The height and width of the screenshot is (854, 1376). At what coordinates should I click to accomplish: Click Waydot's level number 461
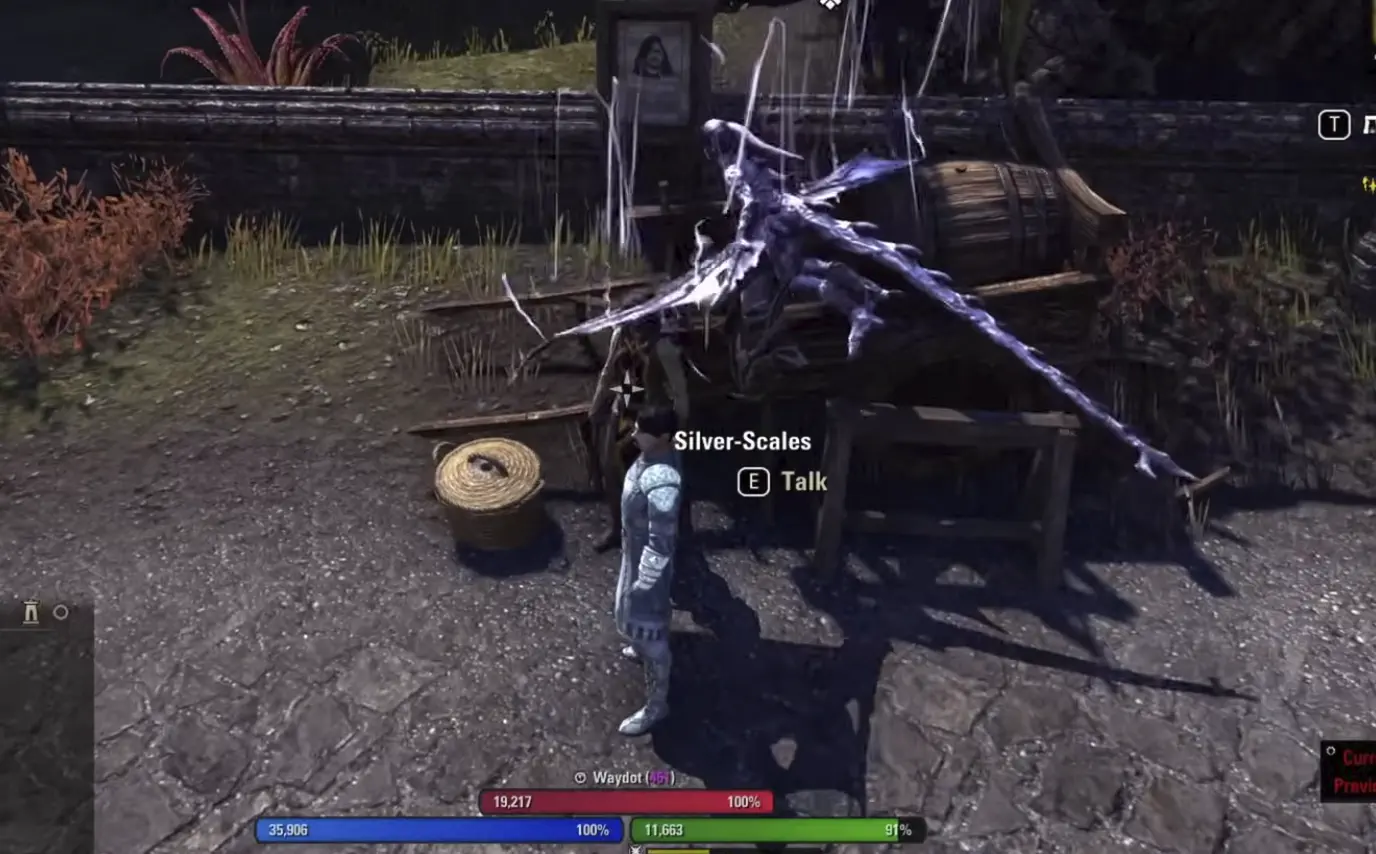point(659,777)
